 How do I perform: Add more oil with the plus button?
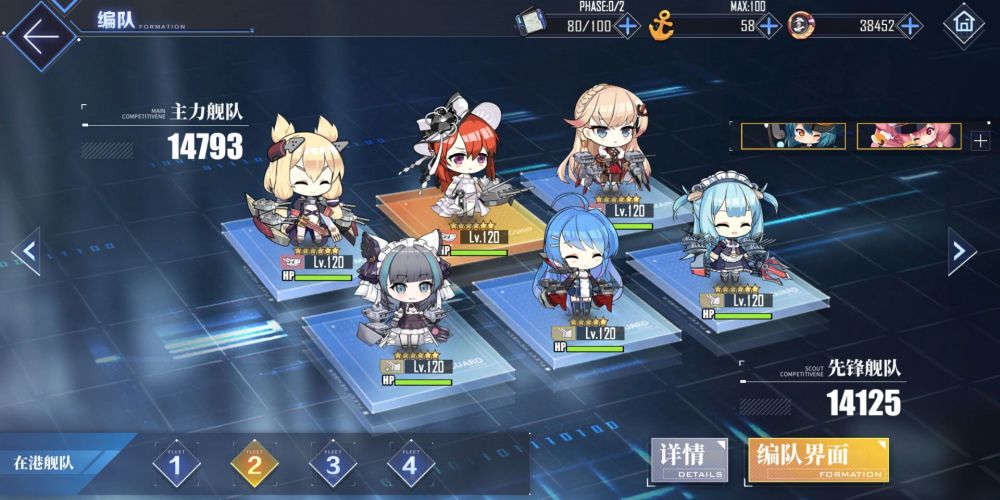coord(627,26)
